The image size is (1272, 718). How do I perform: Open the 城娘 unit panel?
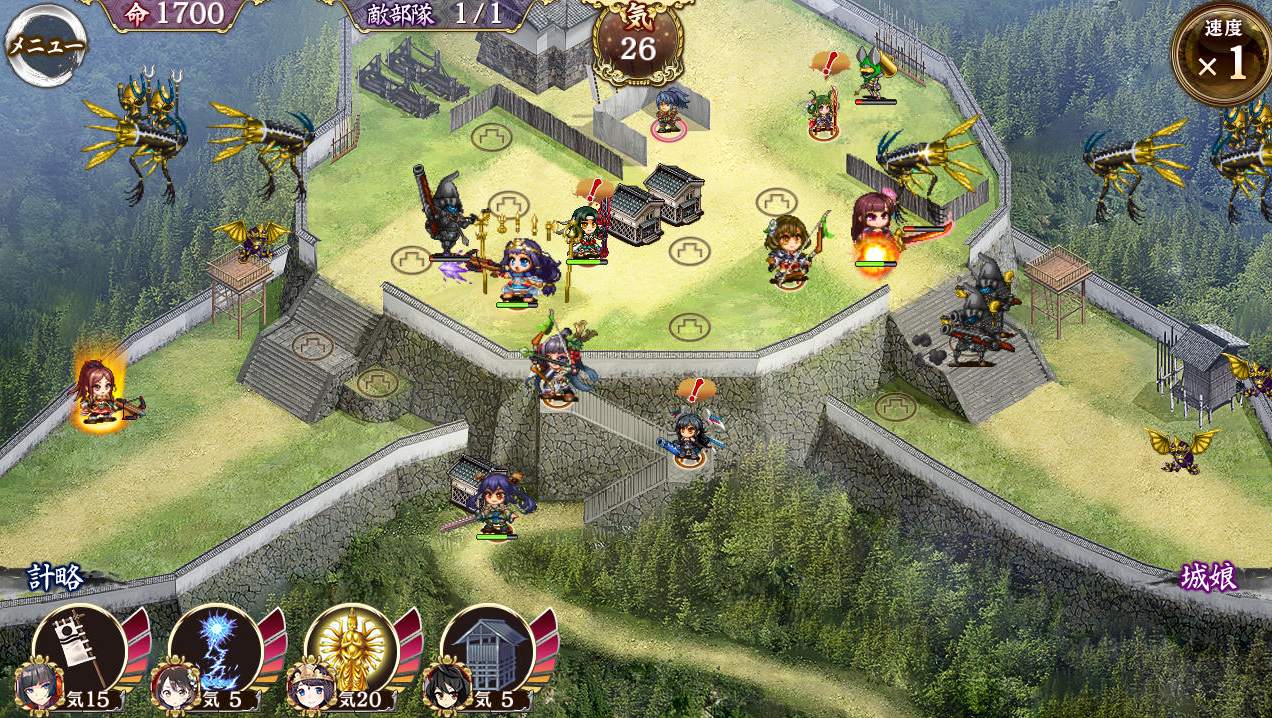(x=1208, y=578)
